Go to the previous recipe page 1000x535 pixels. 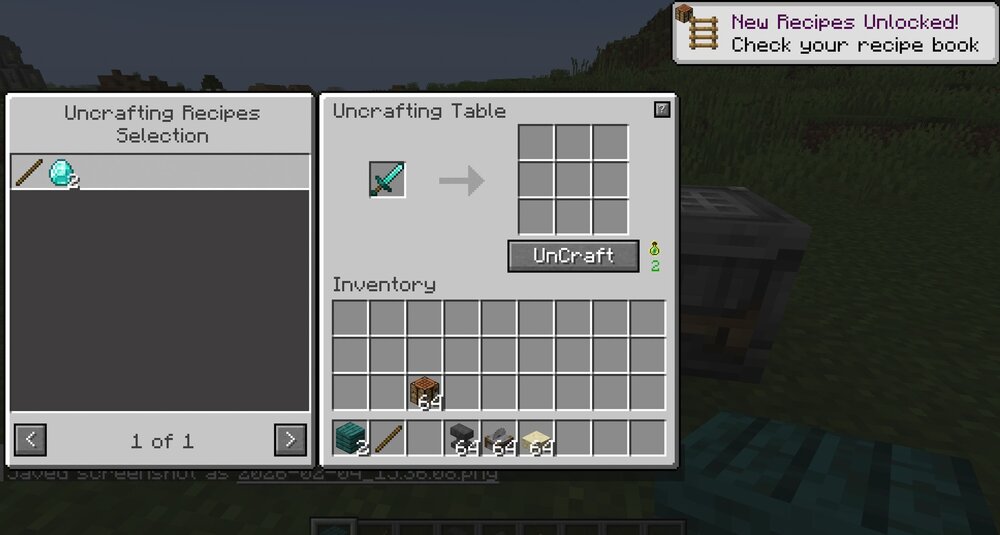(31, 439)
